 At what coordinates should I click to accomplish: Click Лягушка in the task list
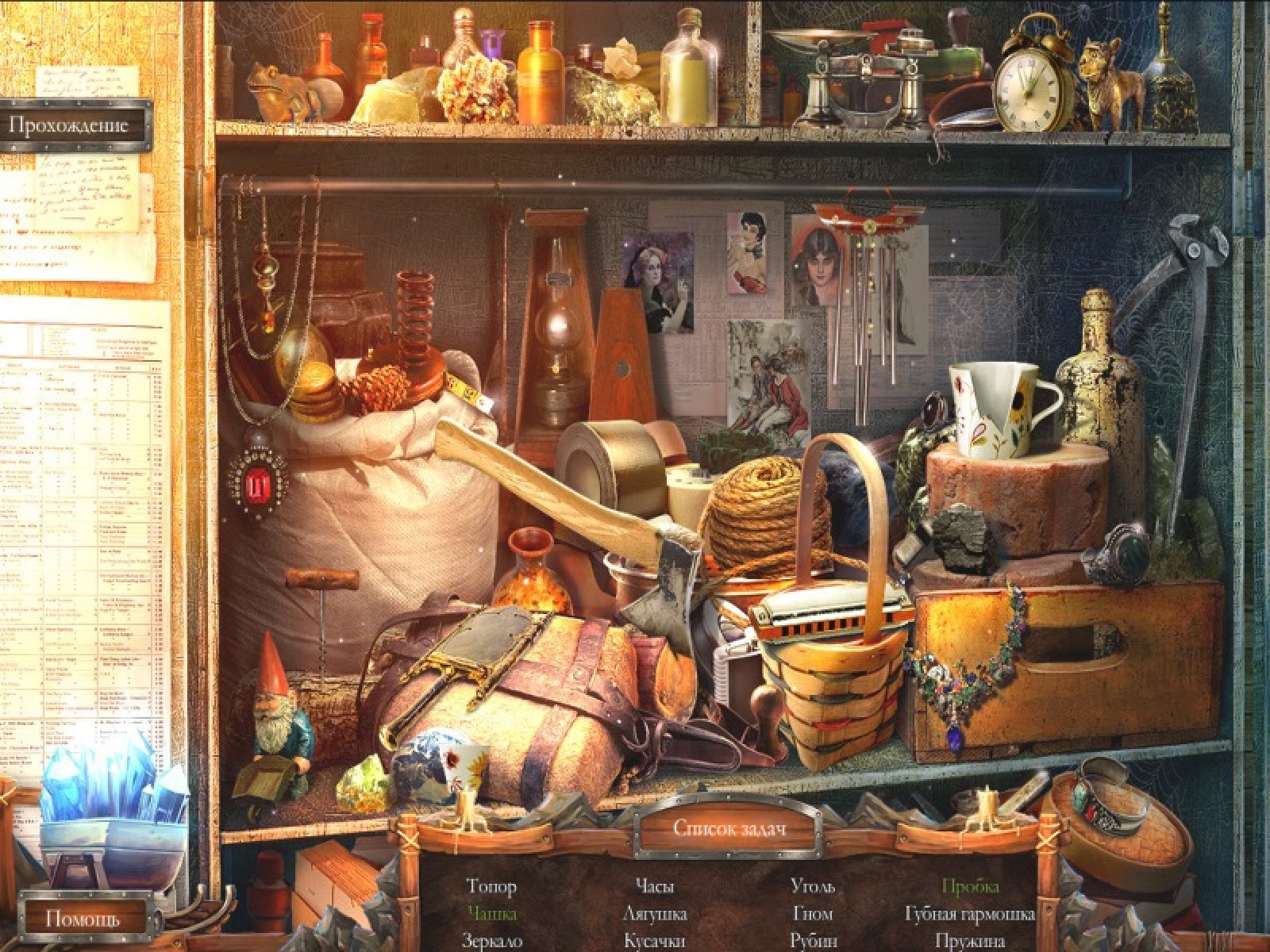coord(655,914)
